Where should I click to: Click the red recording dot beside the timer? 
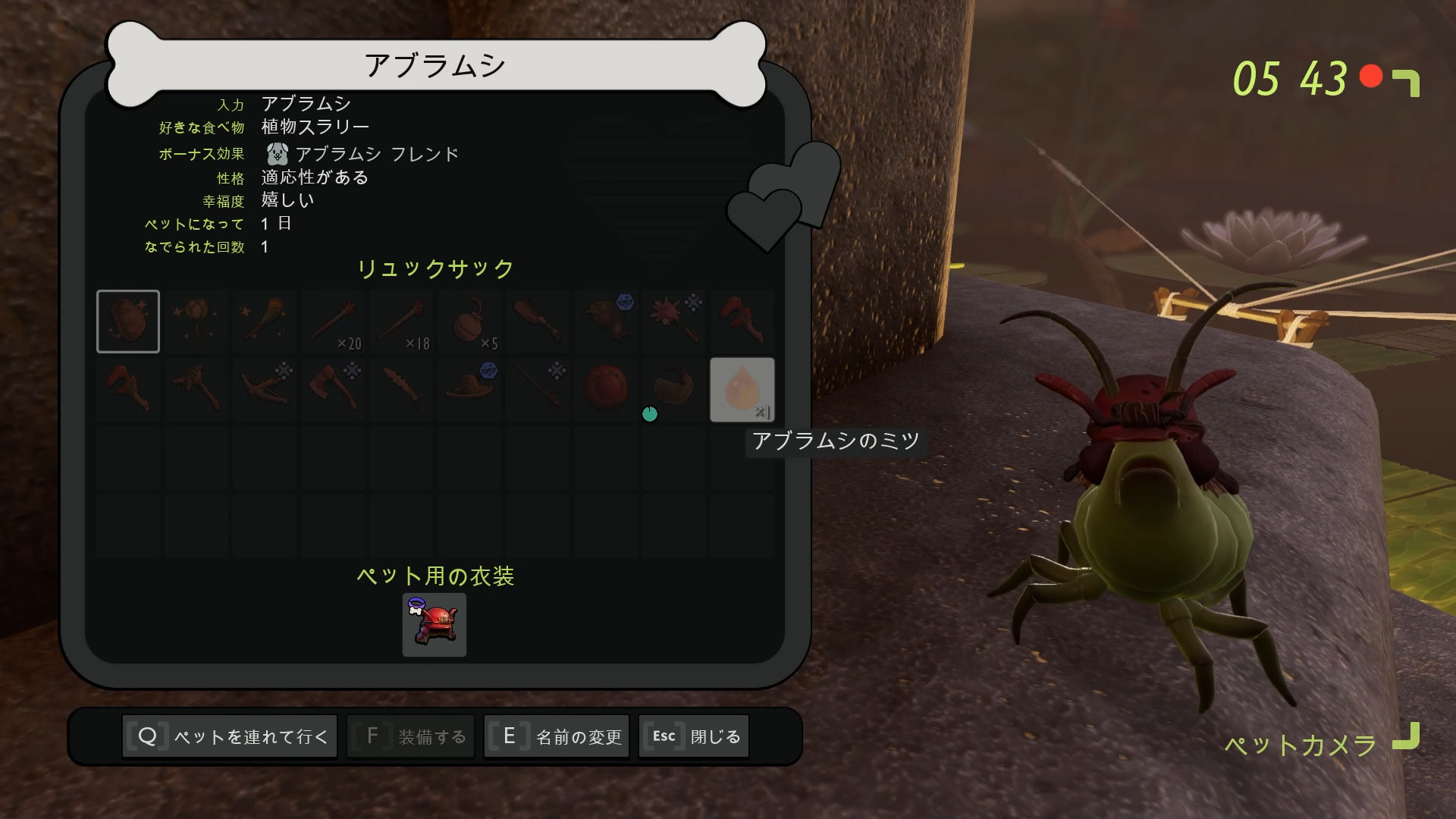point(1370,77)
